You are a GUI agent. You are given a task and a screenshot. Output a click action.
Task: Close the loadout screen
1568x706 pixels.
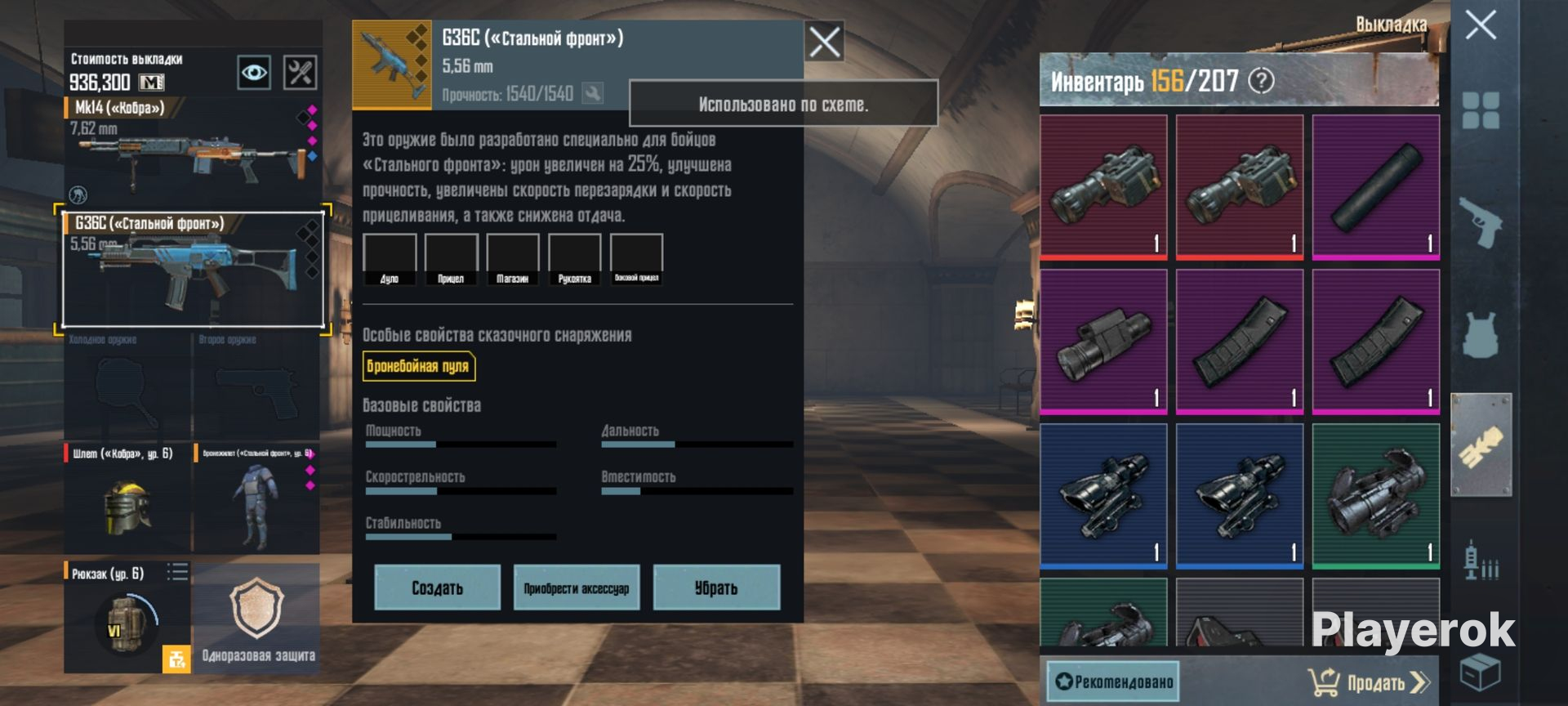coord(1480,25)
